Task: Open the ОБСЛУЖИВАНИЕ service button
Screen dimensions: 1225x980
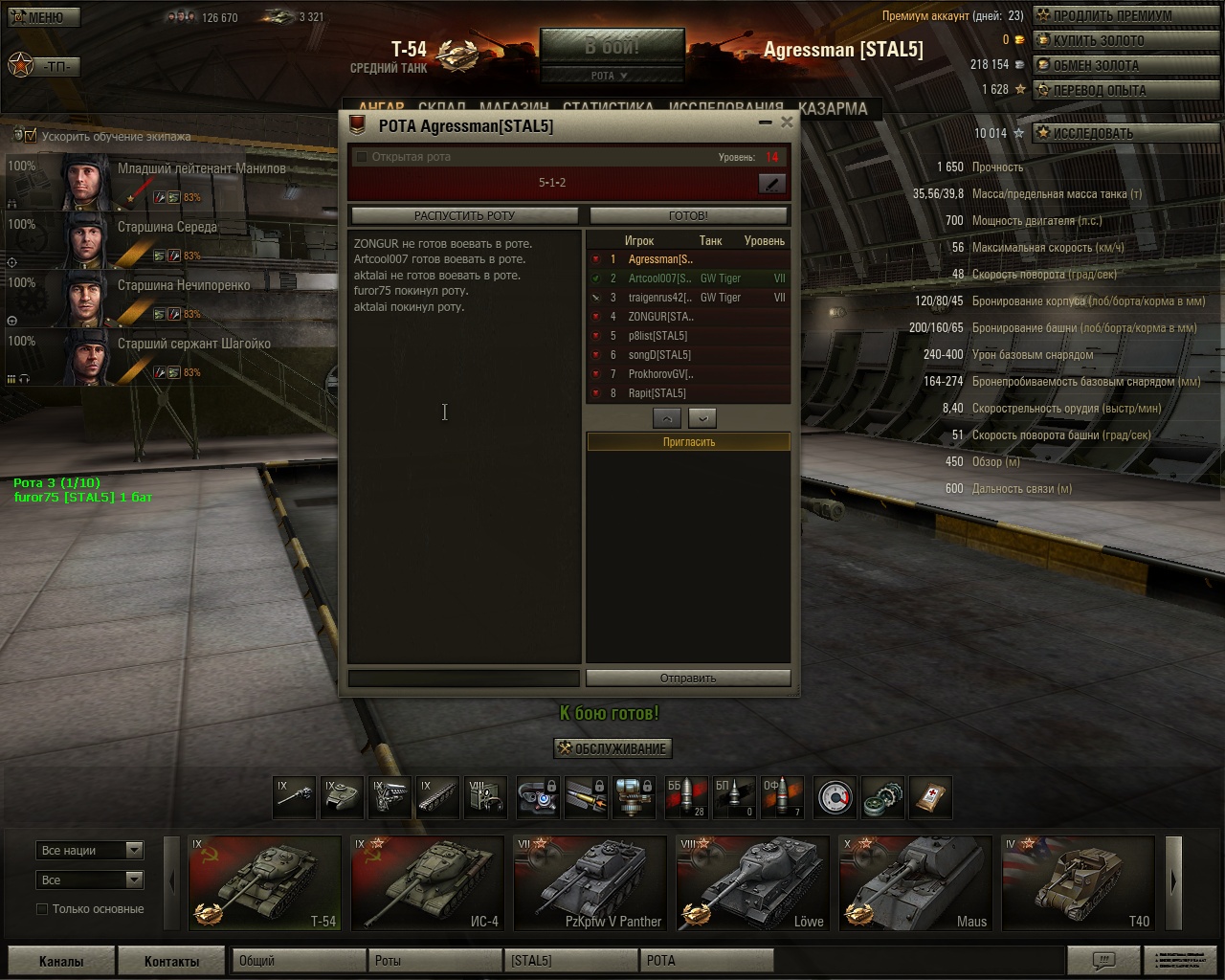Action: (612, 748)
